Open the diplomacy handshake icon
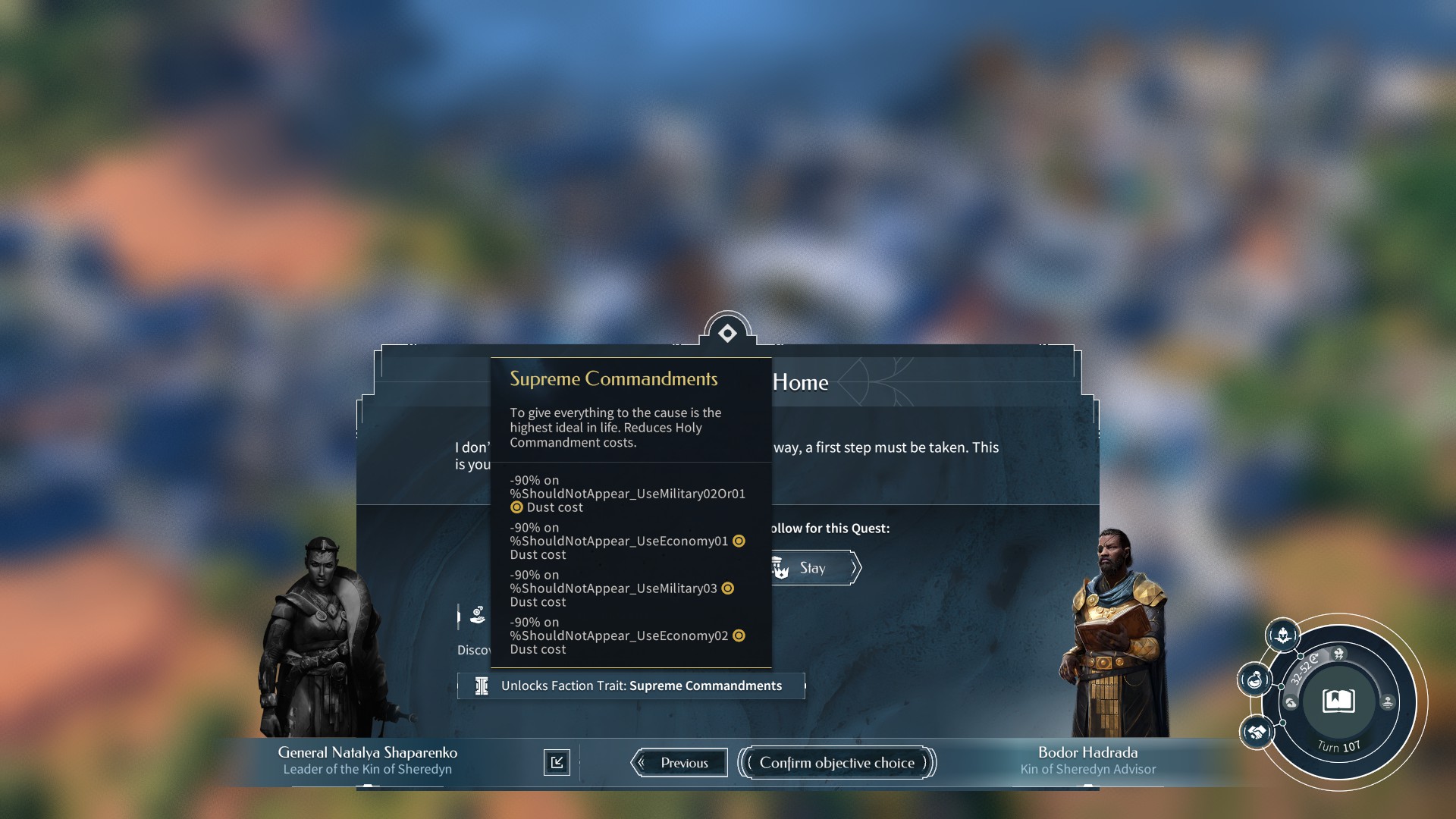 click(x=1257, y=733)
